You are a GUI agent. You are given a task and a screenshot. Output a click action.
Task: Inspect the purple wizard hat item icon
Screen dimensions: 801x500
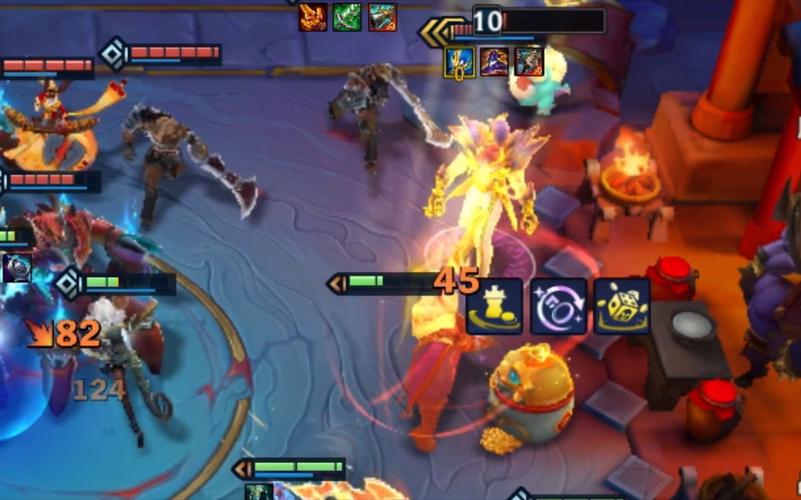click(494, 62)
